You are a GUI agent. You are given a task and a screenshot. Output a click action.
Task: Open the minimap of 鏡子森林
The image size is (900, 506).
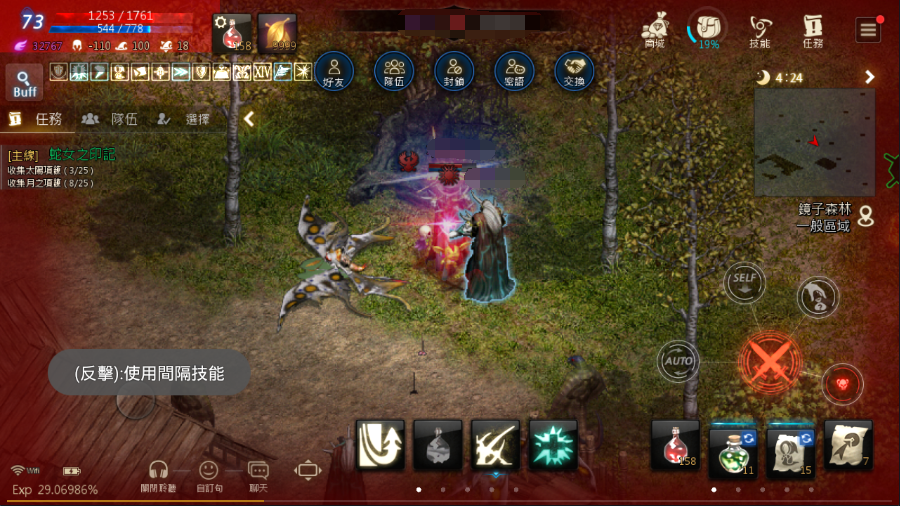[814, 141]
